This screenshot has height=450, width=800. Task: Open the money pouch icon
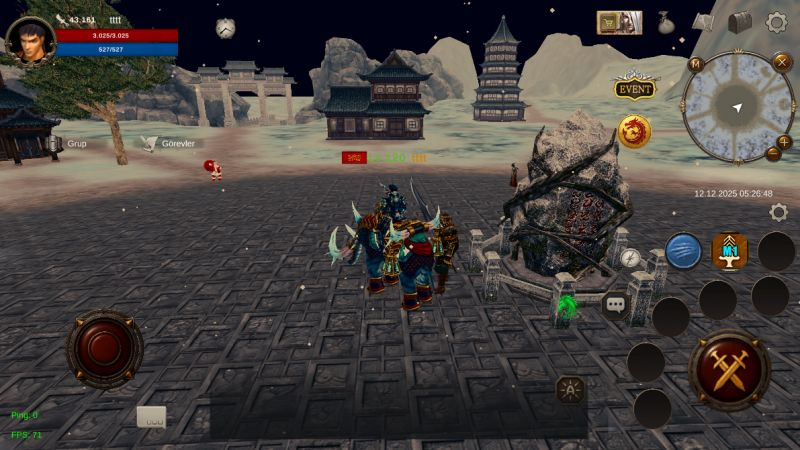pos(665,22)
